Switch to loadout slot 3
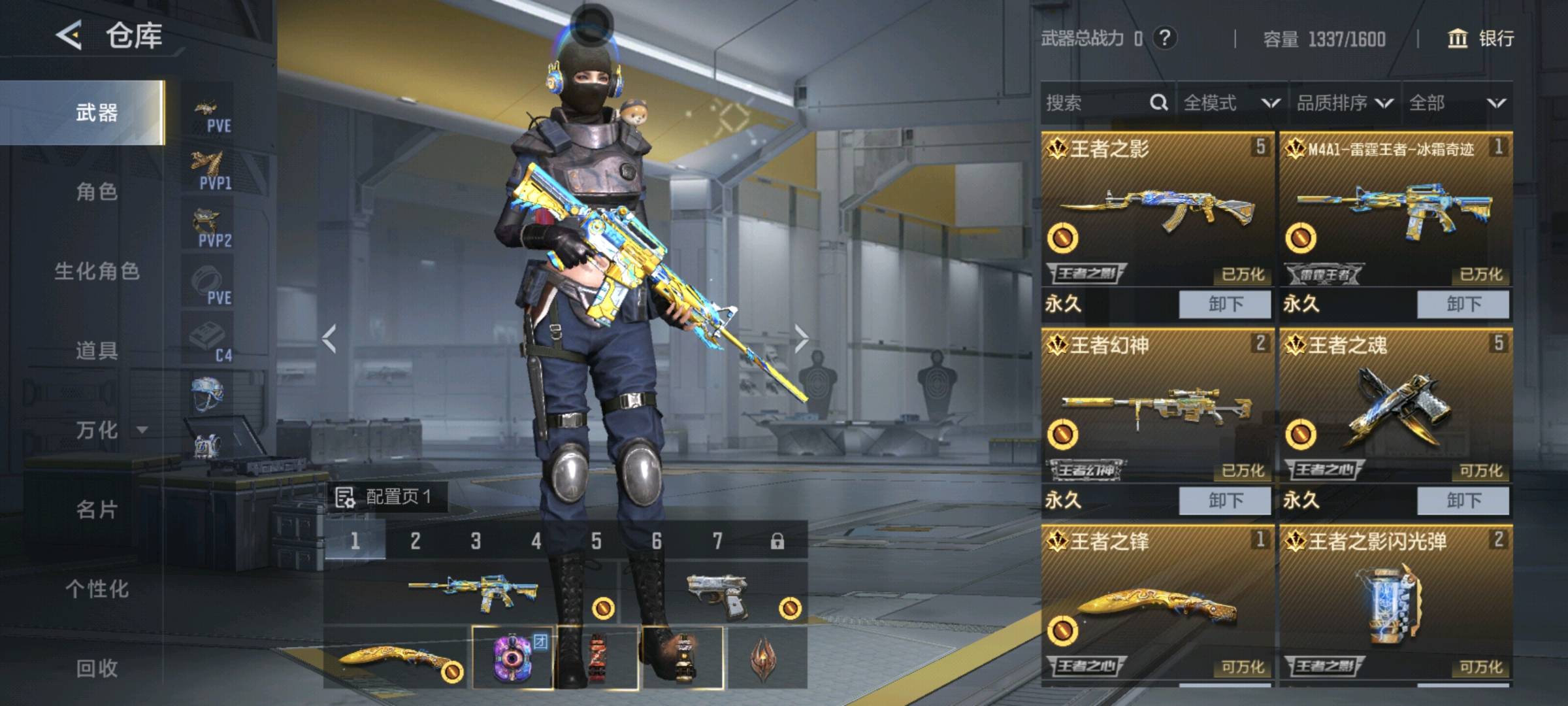 476,541
